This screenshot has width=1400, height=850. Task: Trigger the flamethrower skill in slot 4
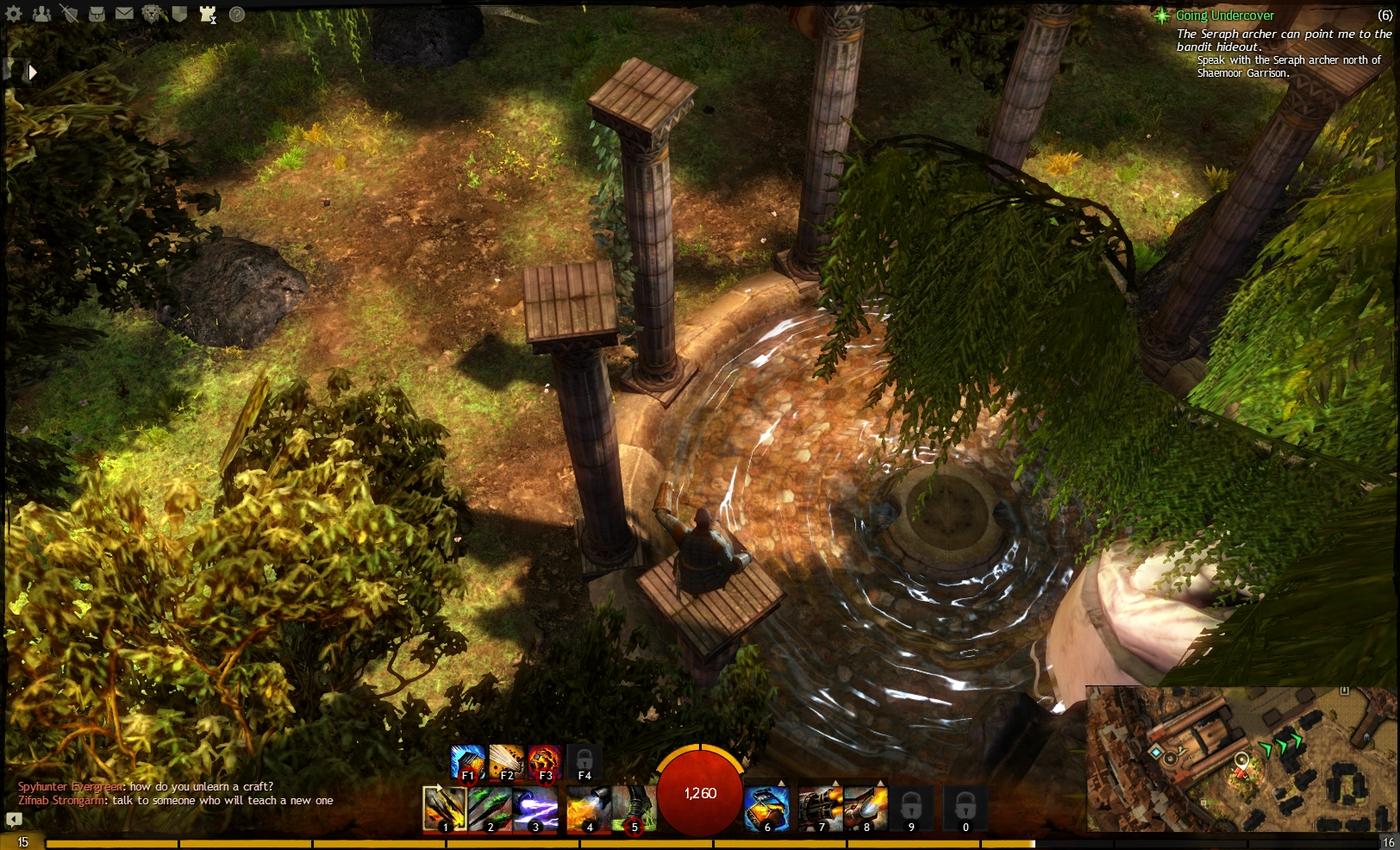(588, 809)
